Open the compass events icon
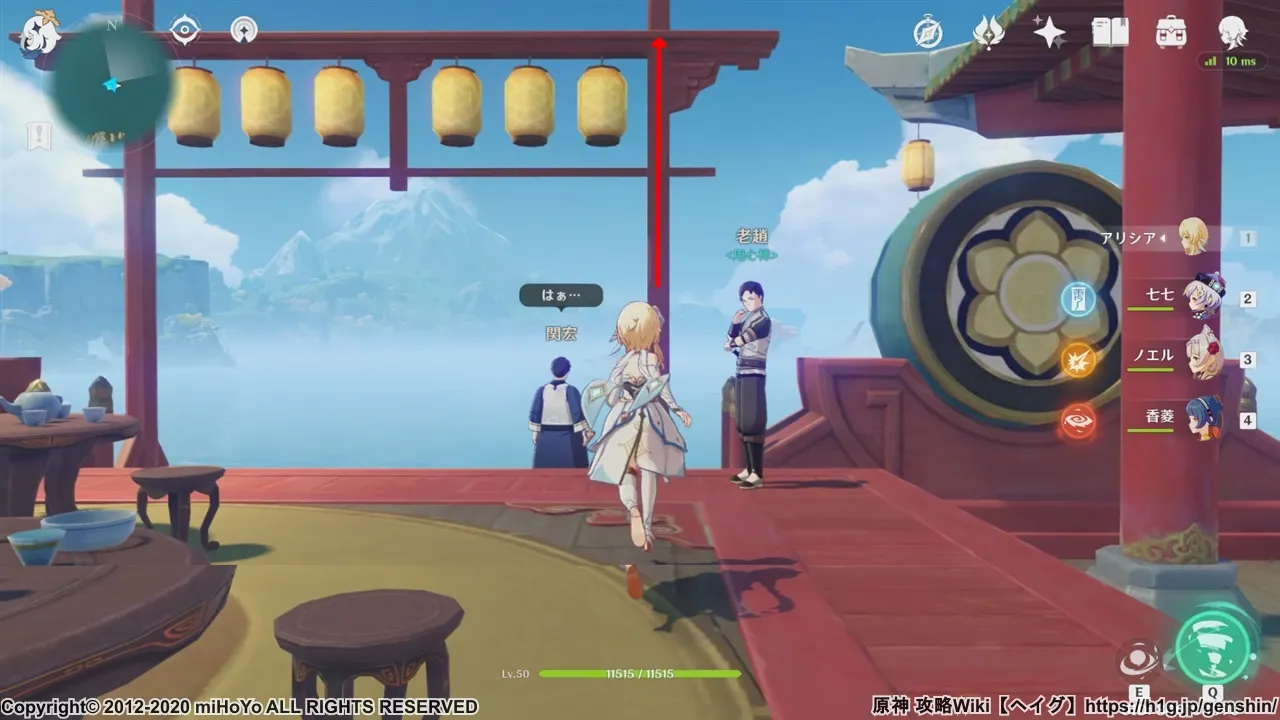1280x720 pixels. click(x=928, y=33)
